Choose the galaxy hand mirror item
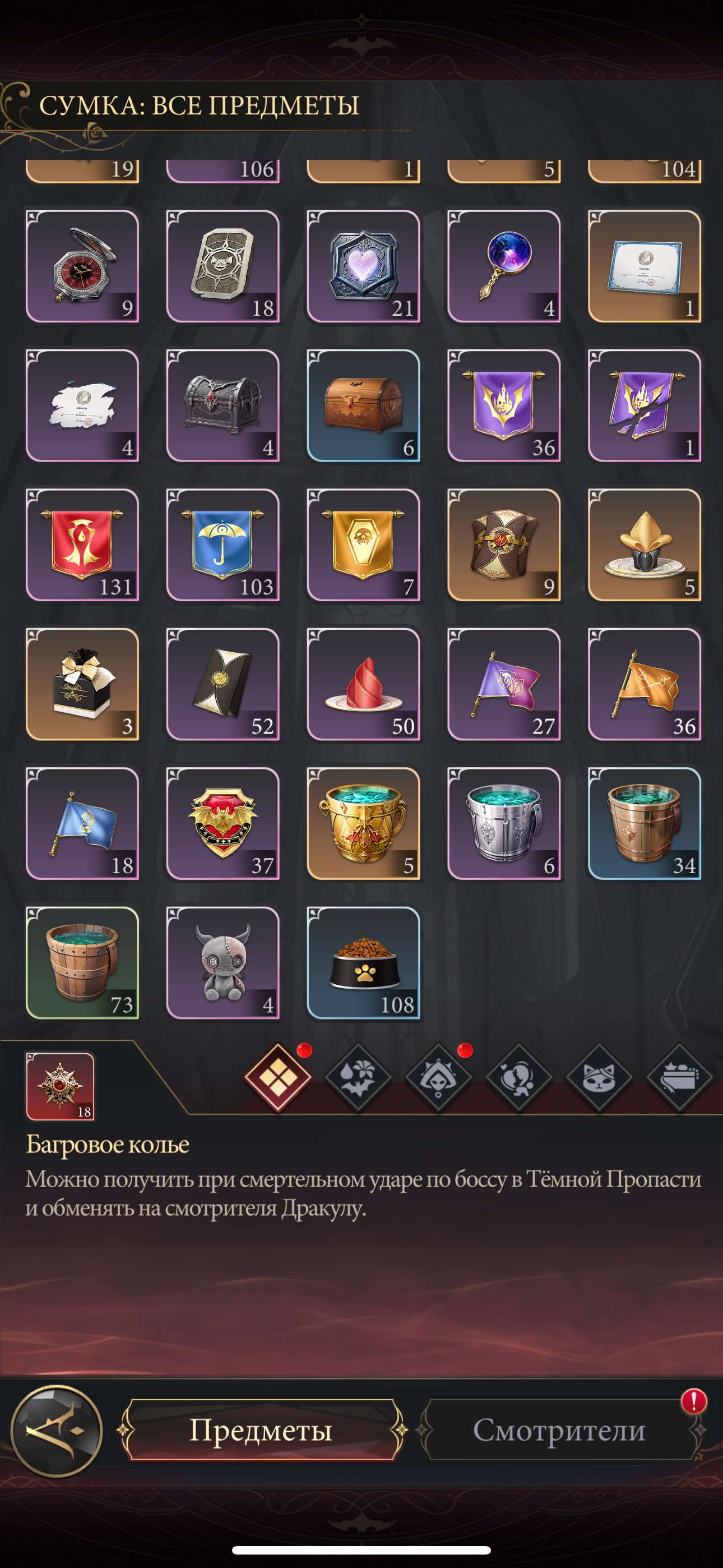This screenshot has width=723, height=1568. coord(504,266)
